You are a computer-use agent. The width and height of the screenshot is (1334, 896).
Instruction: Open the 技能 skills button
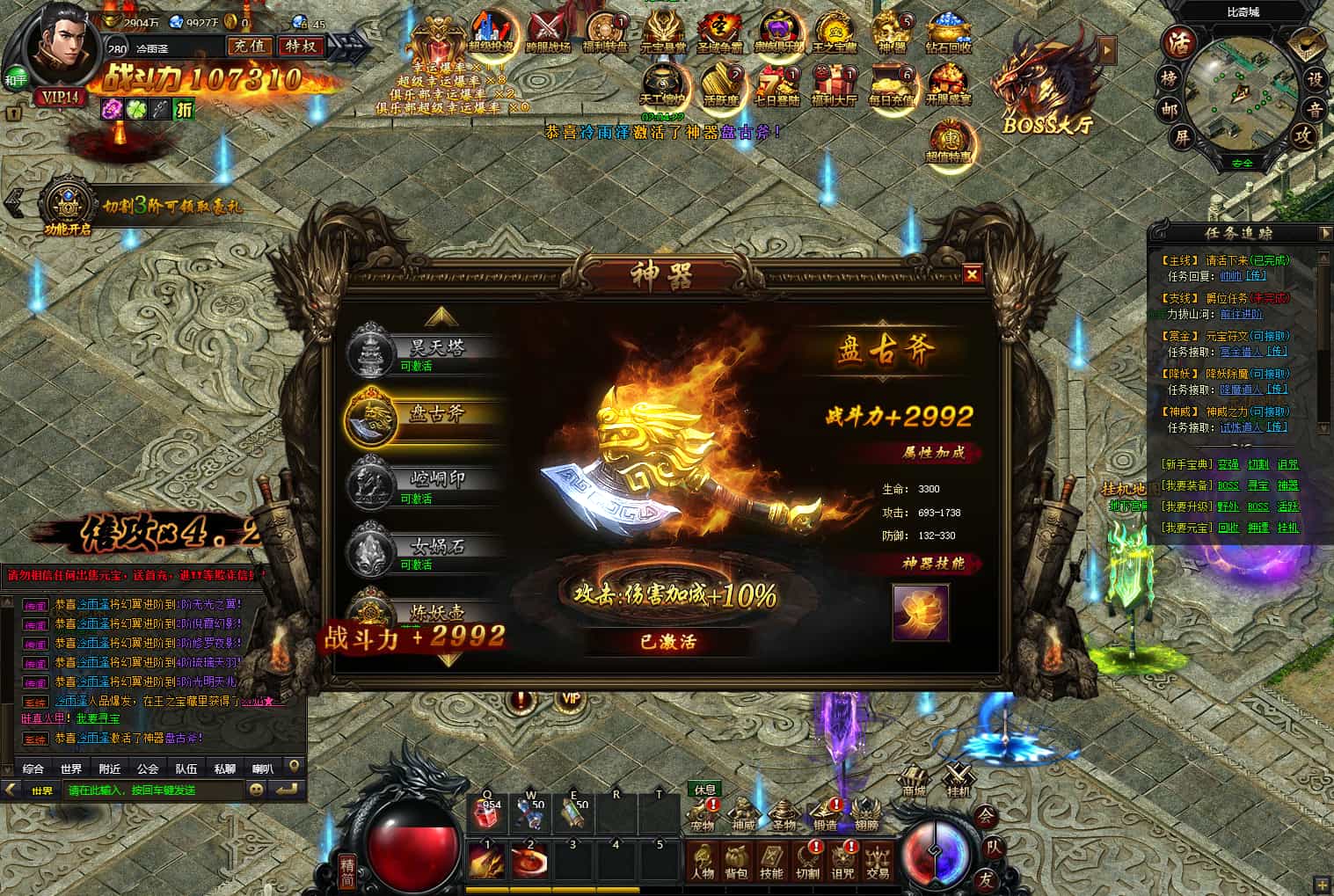pyautogui.click(x=771, y=862)
